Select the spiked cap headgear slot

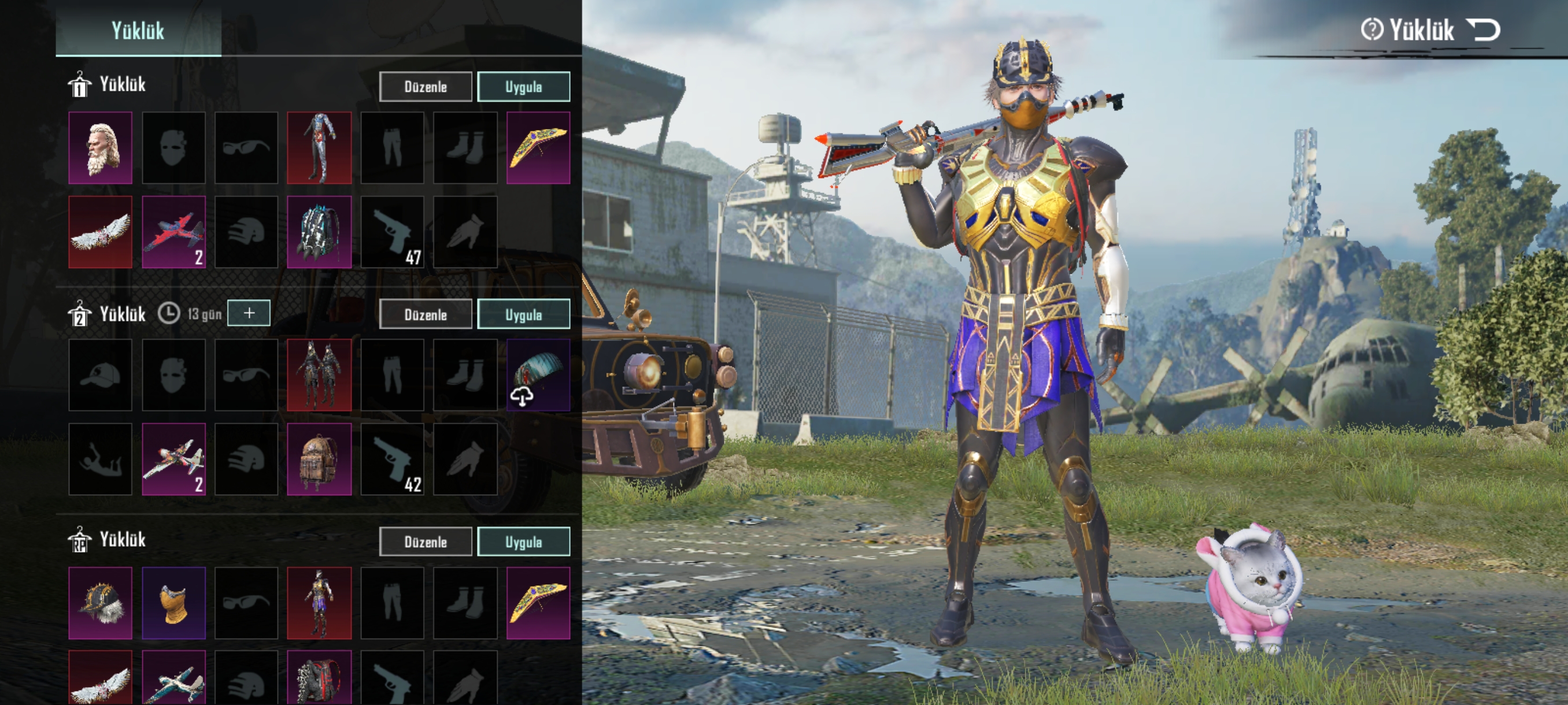(x=101, y=603)
